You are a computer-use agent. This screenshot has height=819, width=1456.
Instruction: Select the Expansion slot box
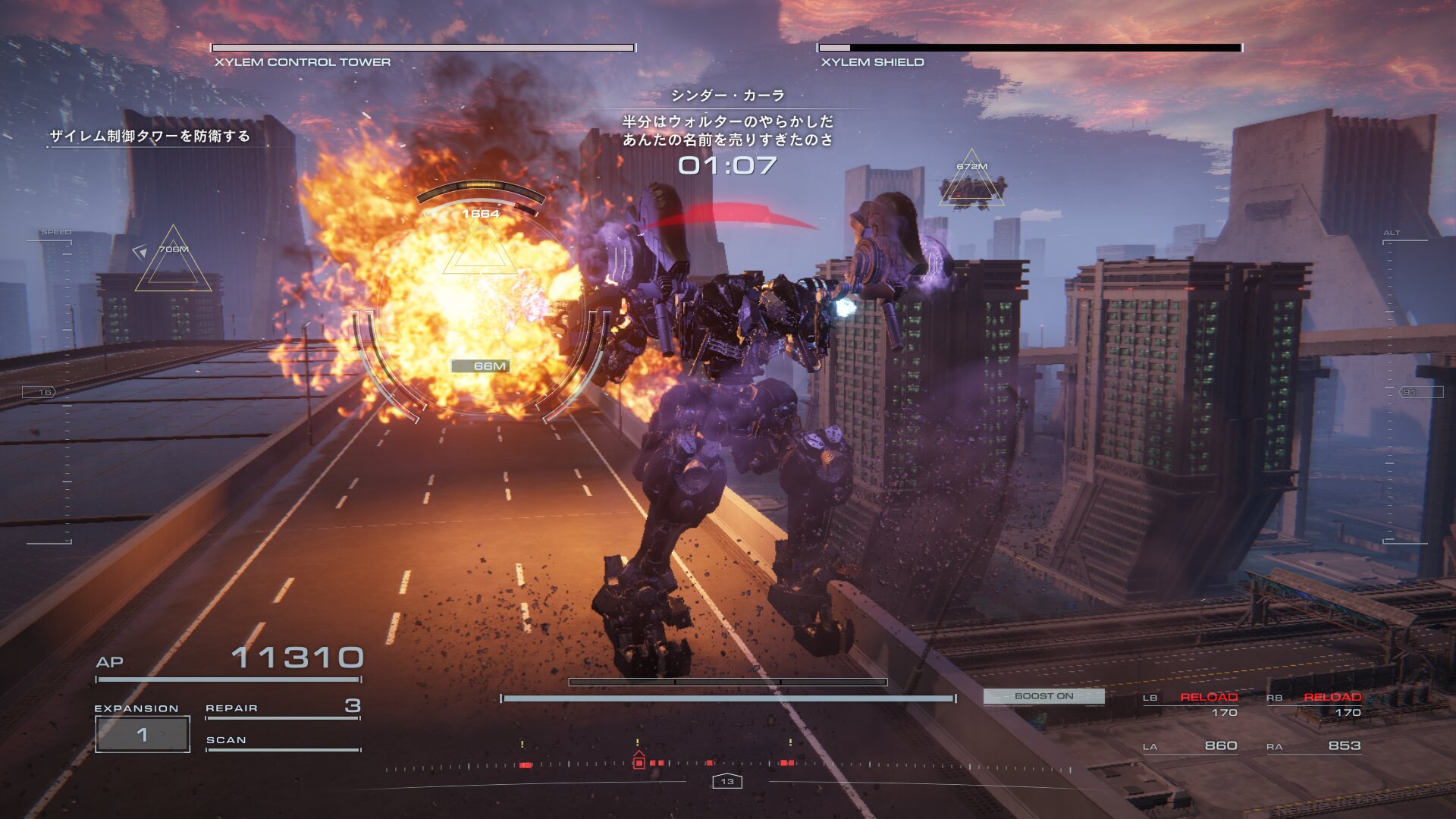[x=143, y=734]
